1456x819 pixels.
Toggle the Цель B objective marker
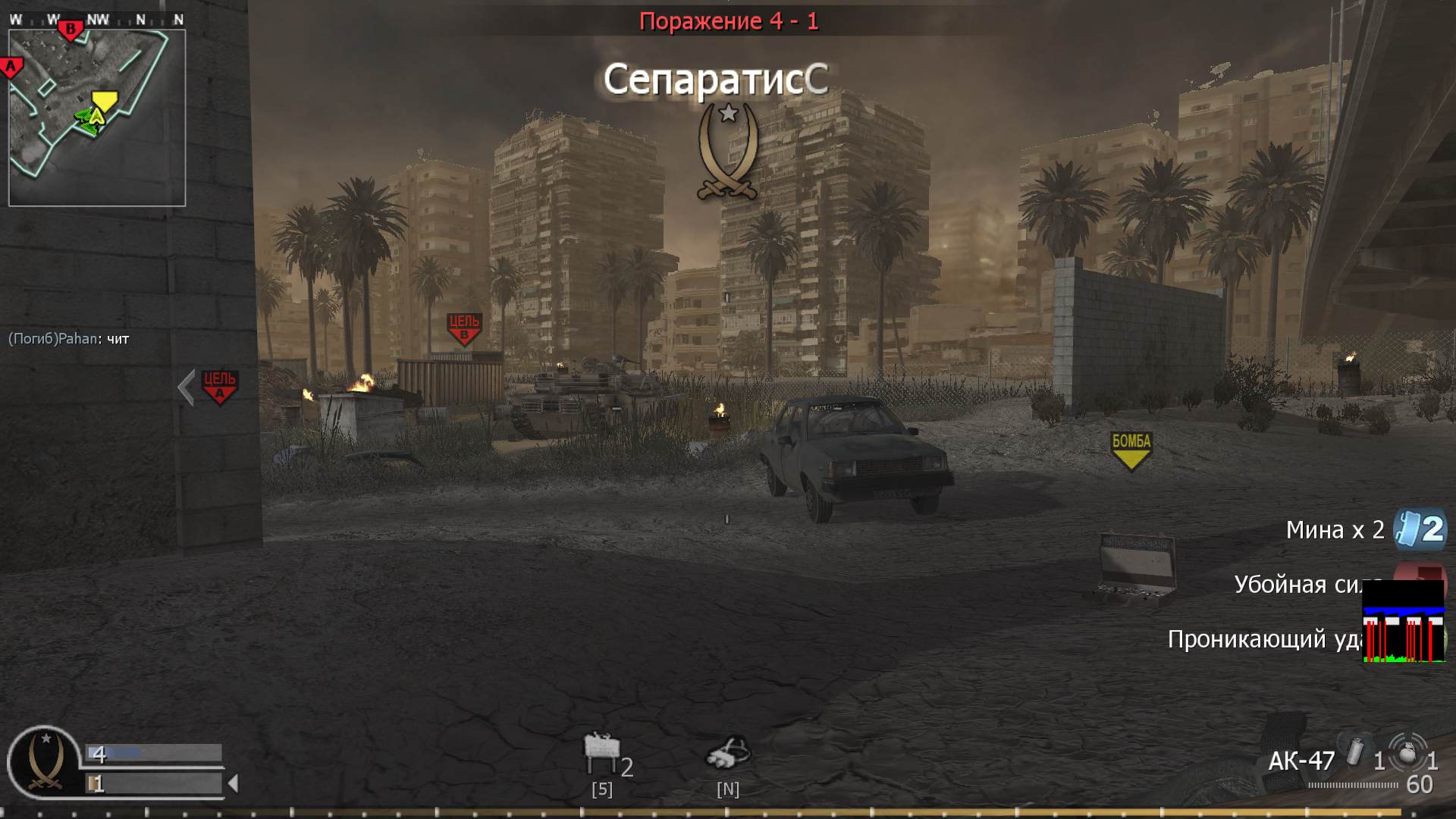(x=465, y=326)
